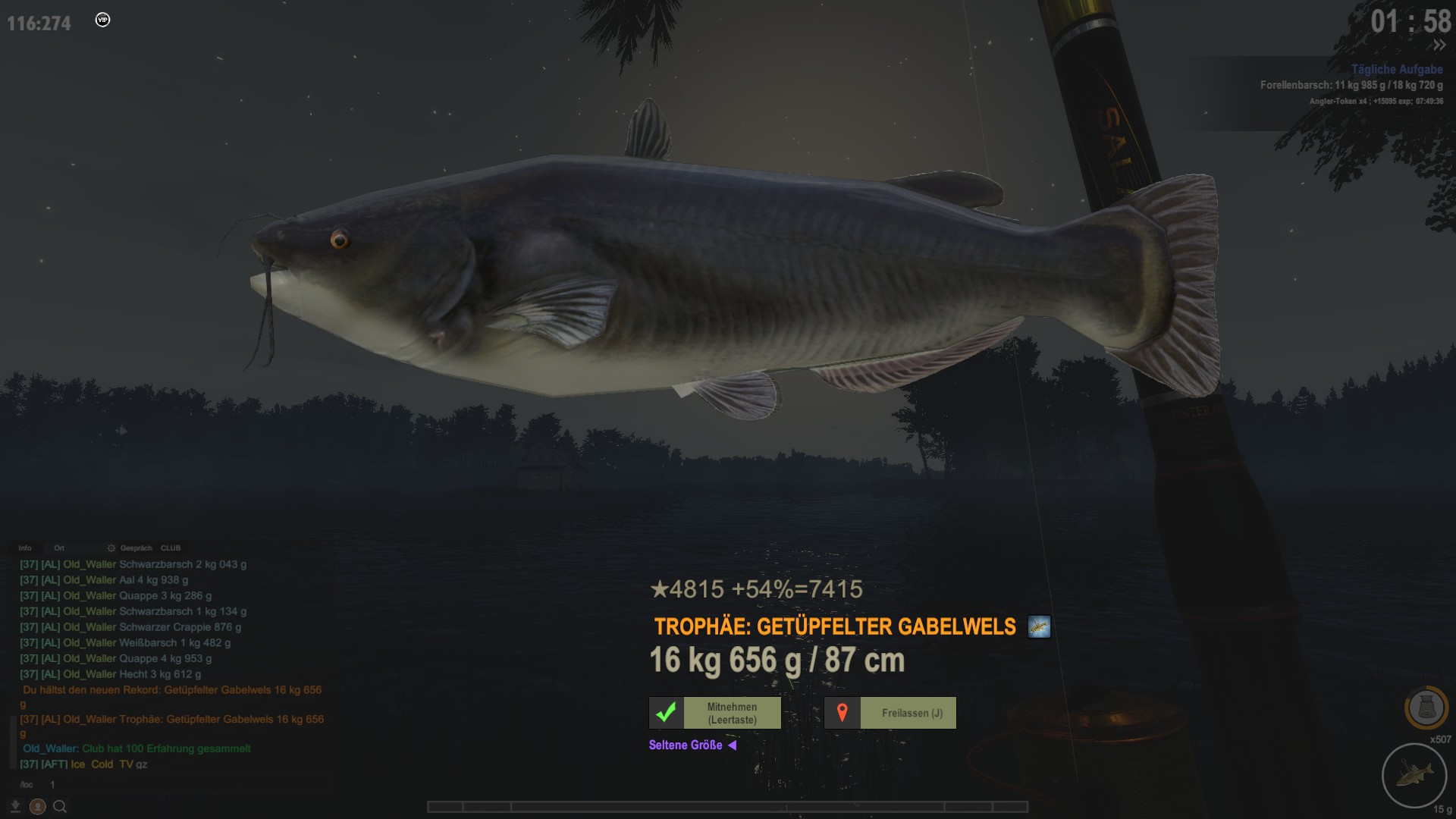This screenshot has width=1456, height=819.
Task: Click Old_Waller's name in the club message
Action: tap(50, 748)
